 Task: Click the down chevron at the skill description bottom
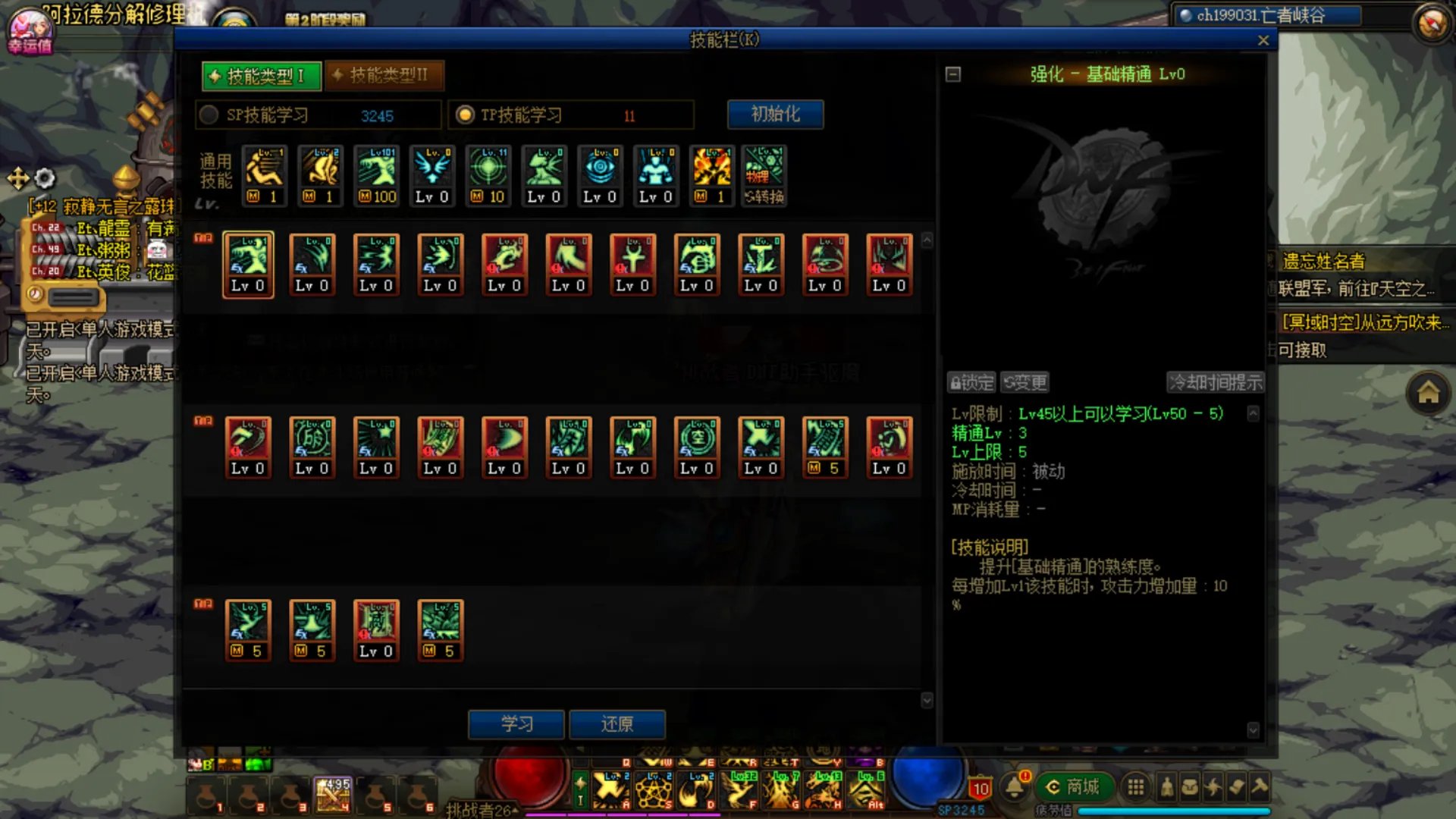(x=1252, y=731)
